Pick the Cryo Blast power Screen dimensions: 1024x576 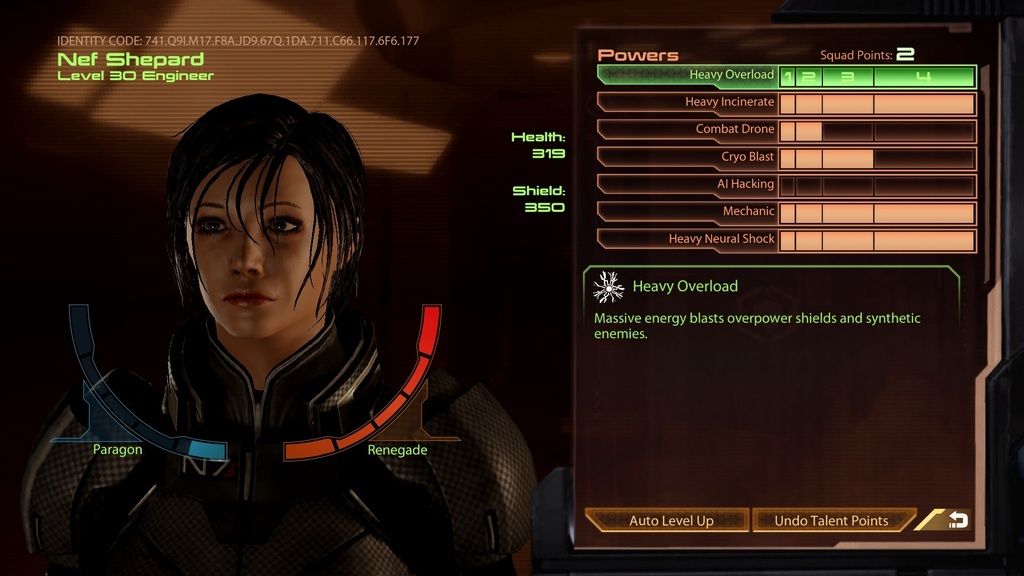[688, 158]
